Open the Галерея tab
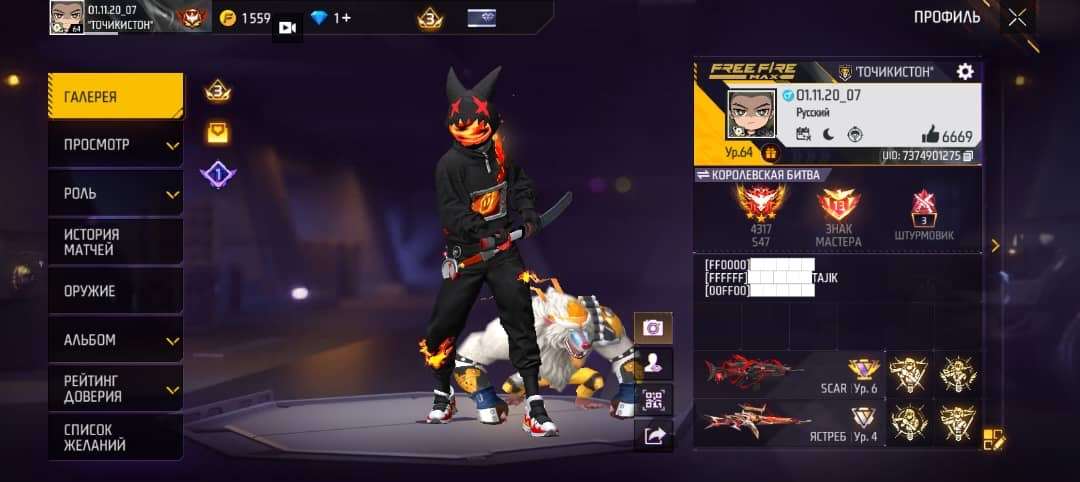Image resolution: width=1080 pixels, height=482 pixels. 115,97
